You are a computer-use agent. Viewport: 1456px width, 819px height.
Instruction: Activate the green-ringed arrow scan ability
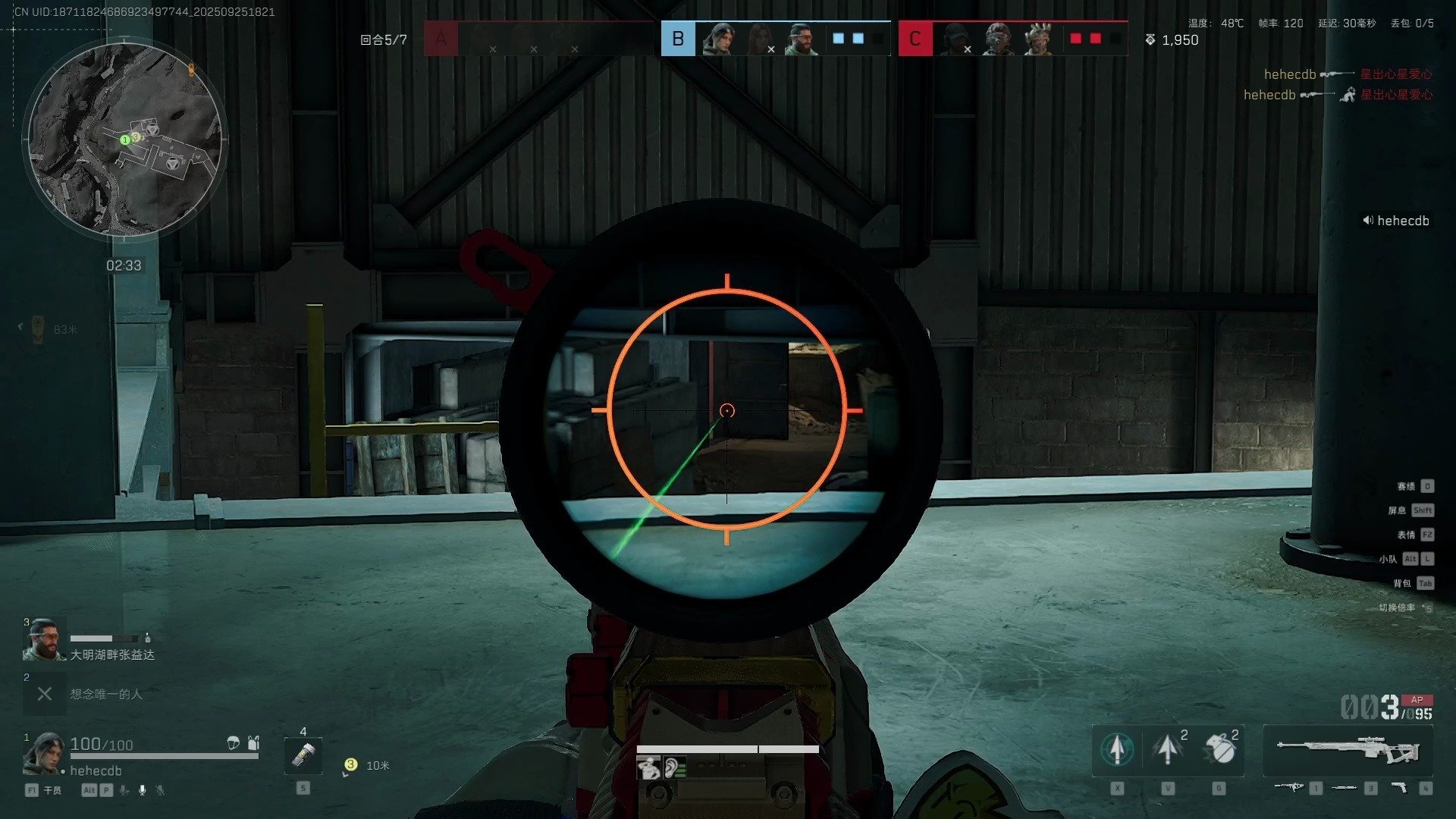(1117, 749)
